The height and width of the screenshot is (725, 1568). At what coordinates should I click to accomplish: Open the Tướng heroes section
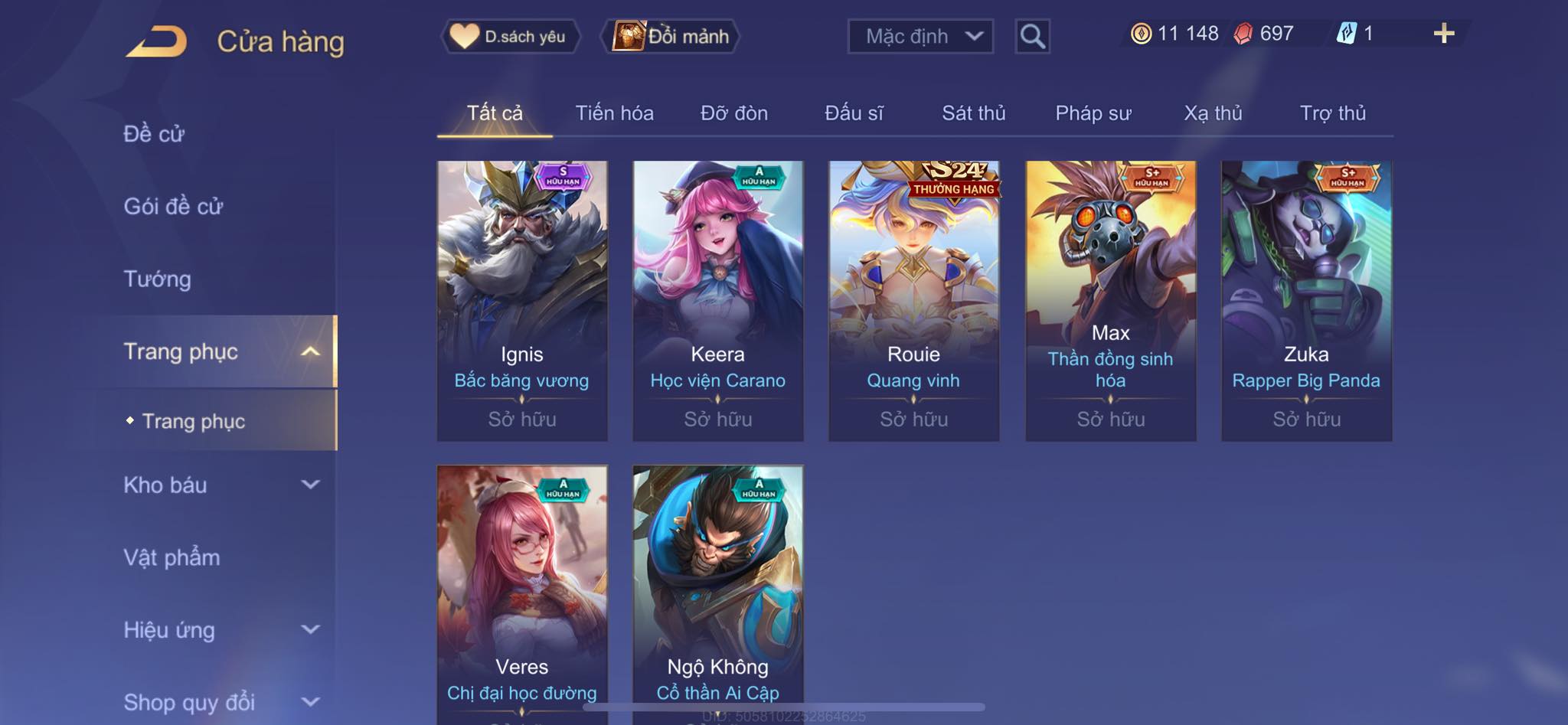(157, 279)
